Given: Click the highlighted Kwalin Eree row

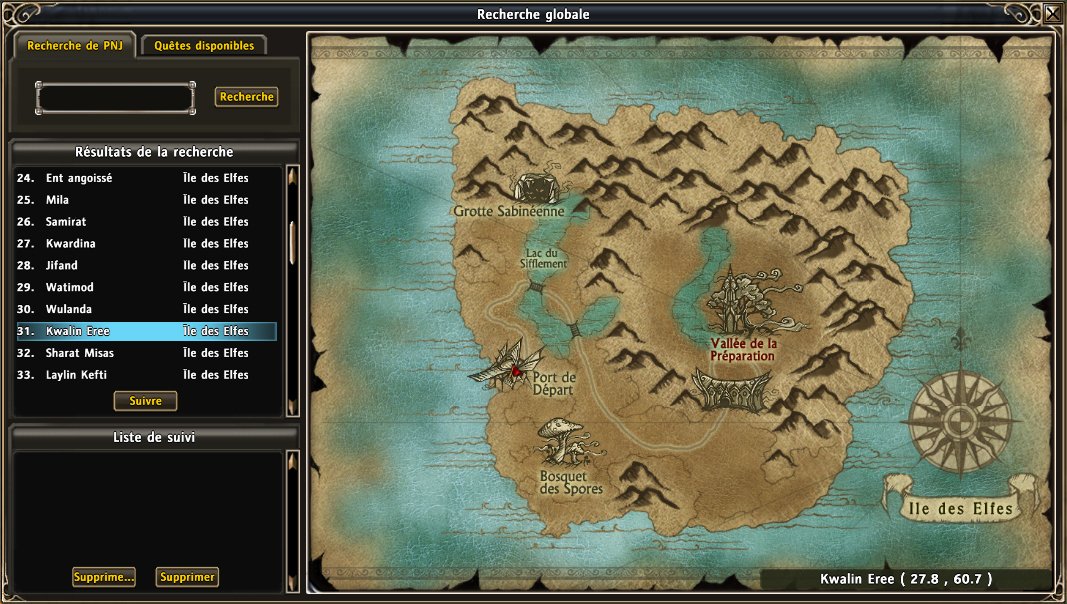Looking at the screenshot, I should click(146, 332).
